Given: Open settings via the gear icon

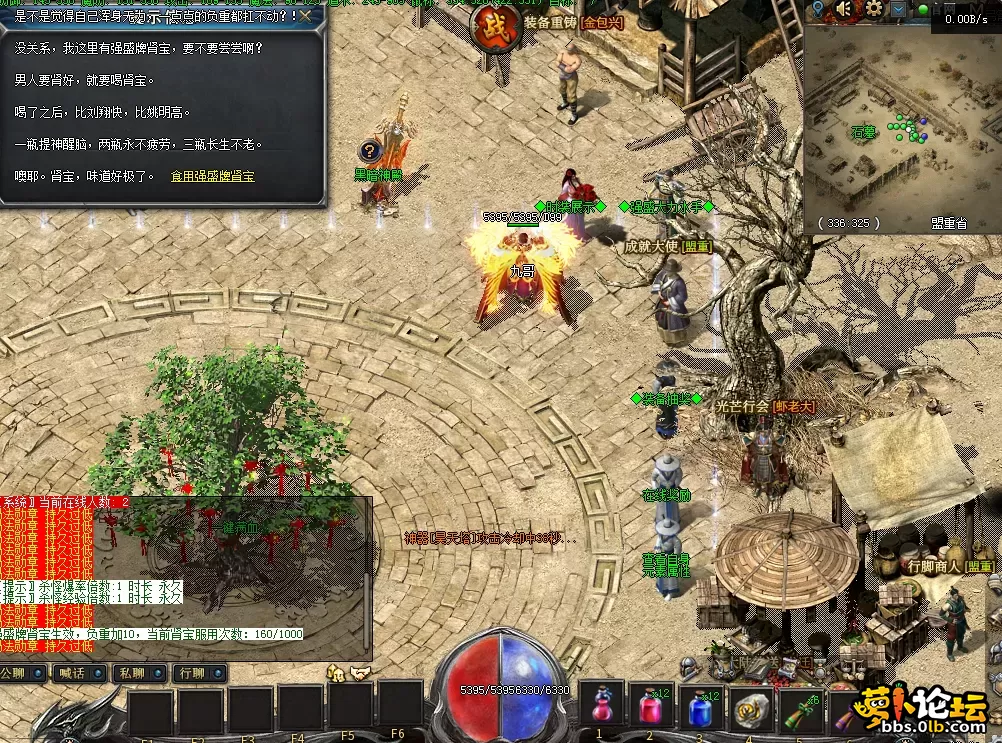Looking at the screenshot, I should pos(874,10).
